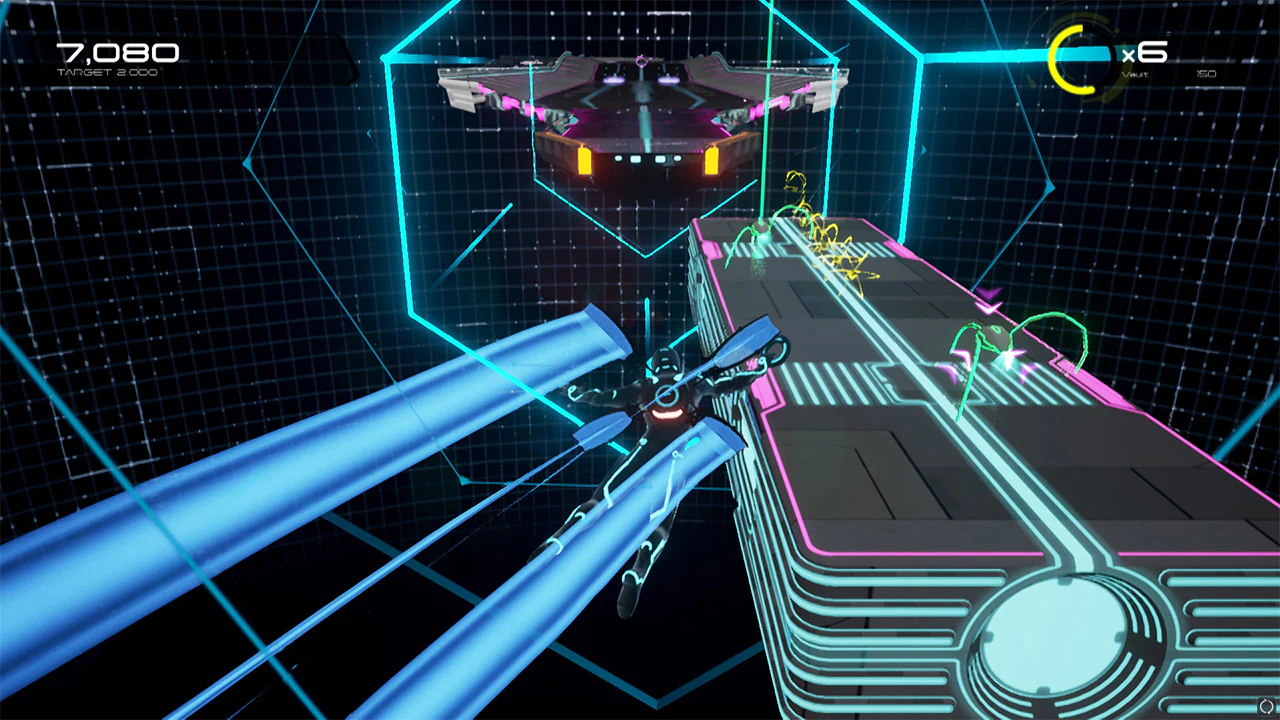Select the x6 multiplier indicator

point(1145,50)
